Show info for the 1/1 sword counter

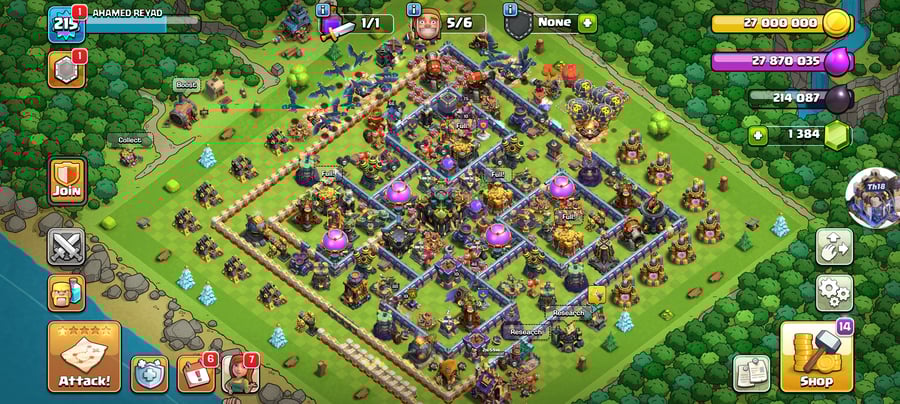pos(324,10)
